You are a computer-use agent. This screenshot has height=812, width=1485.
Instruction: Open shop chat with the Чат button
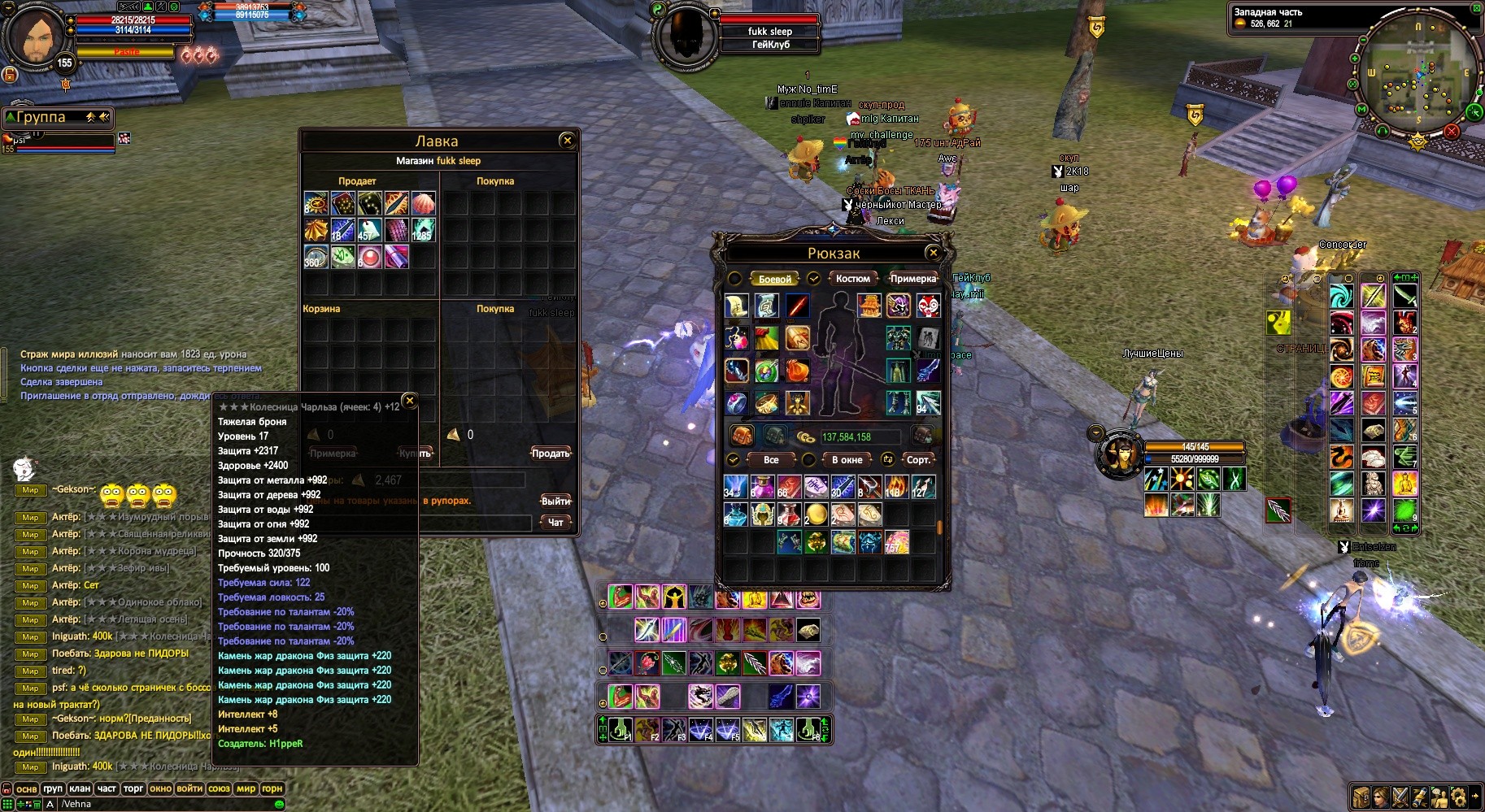pos(555,523)
